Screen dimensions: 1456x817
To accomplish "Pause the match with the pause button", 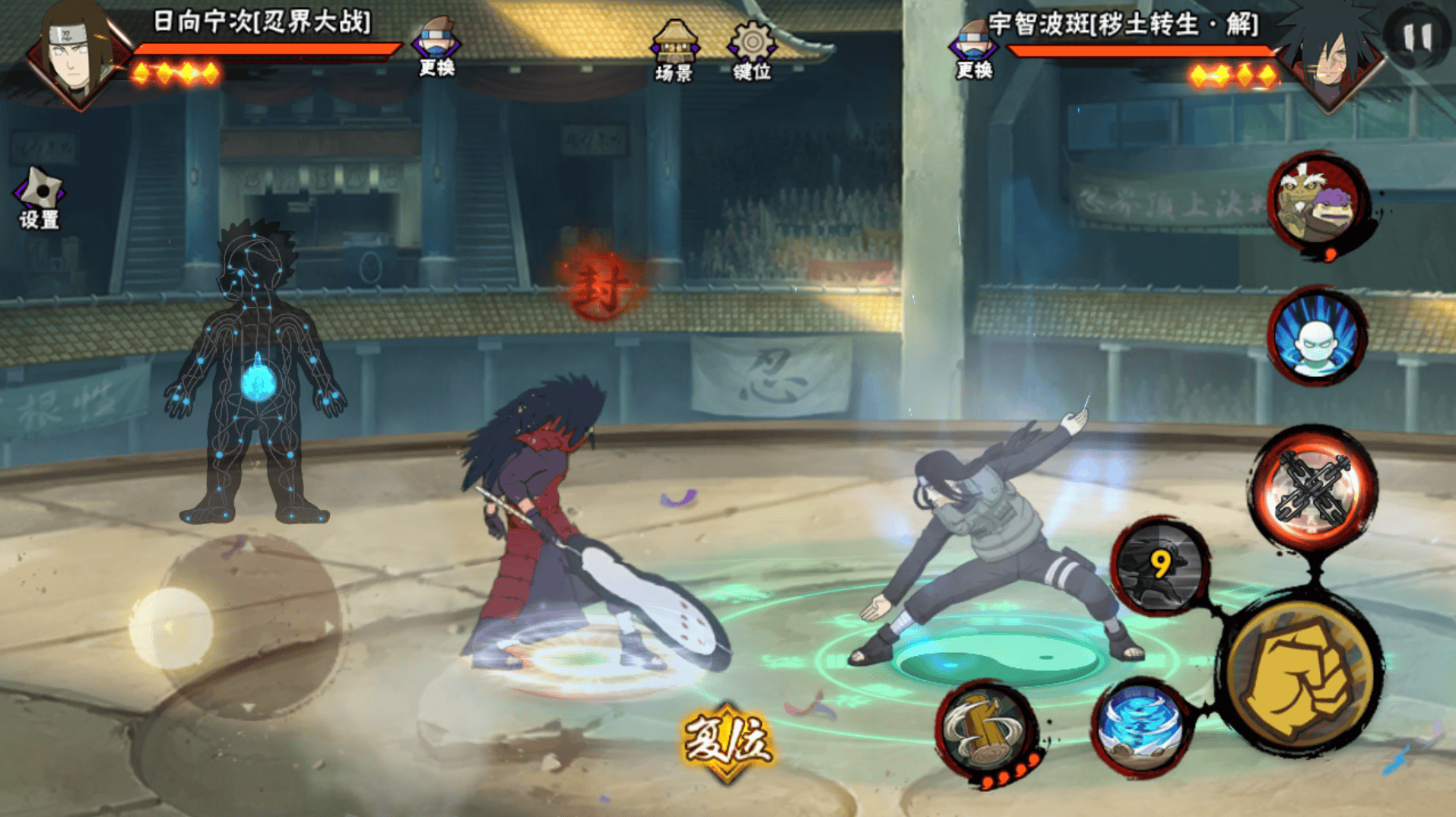I will (1417, 36).
